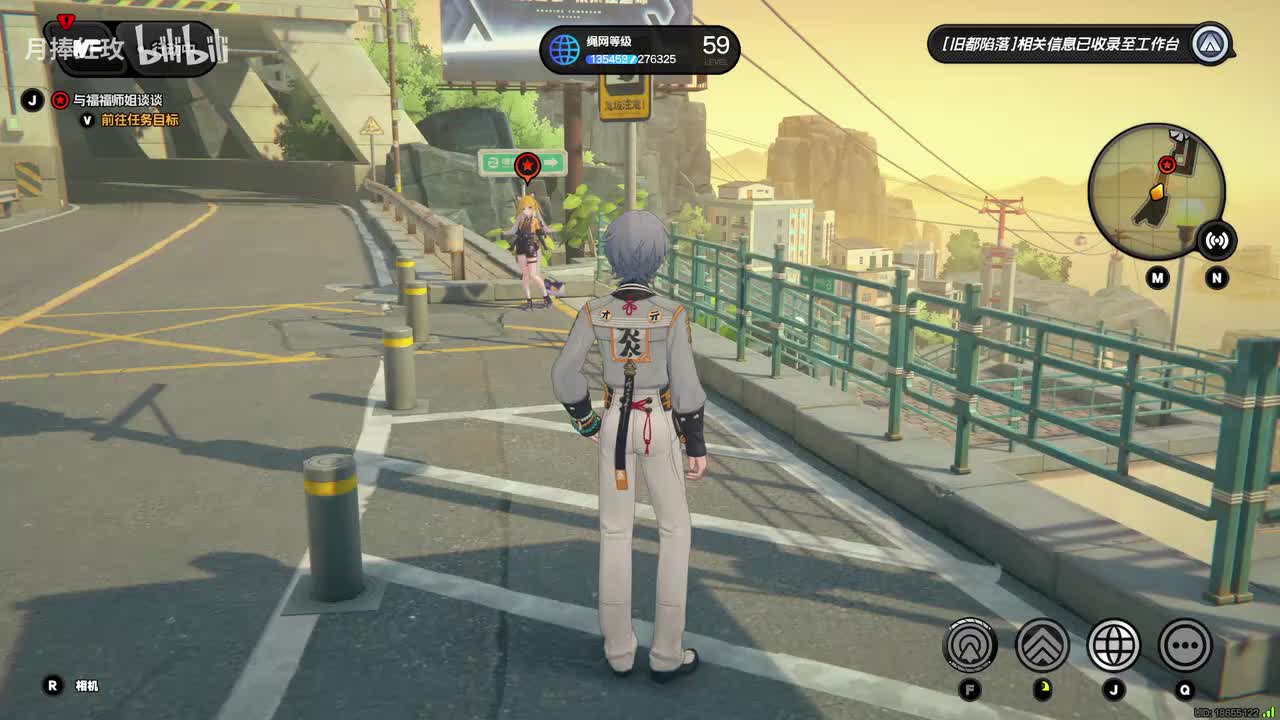The height and width of the screenshot is (720, 1280).
Task: Open the quest tracker "与福福师姐谈谈"
Action: point(117,100)
